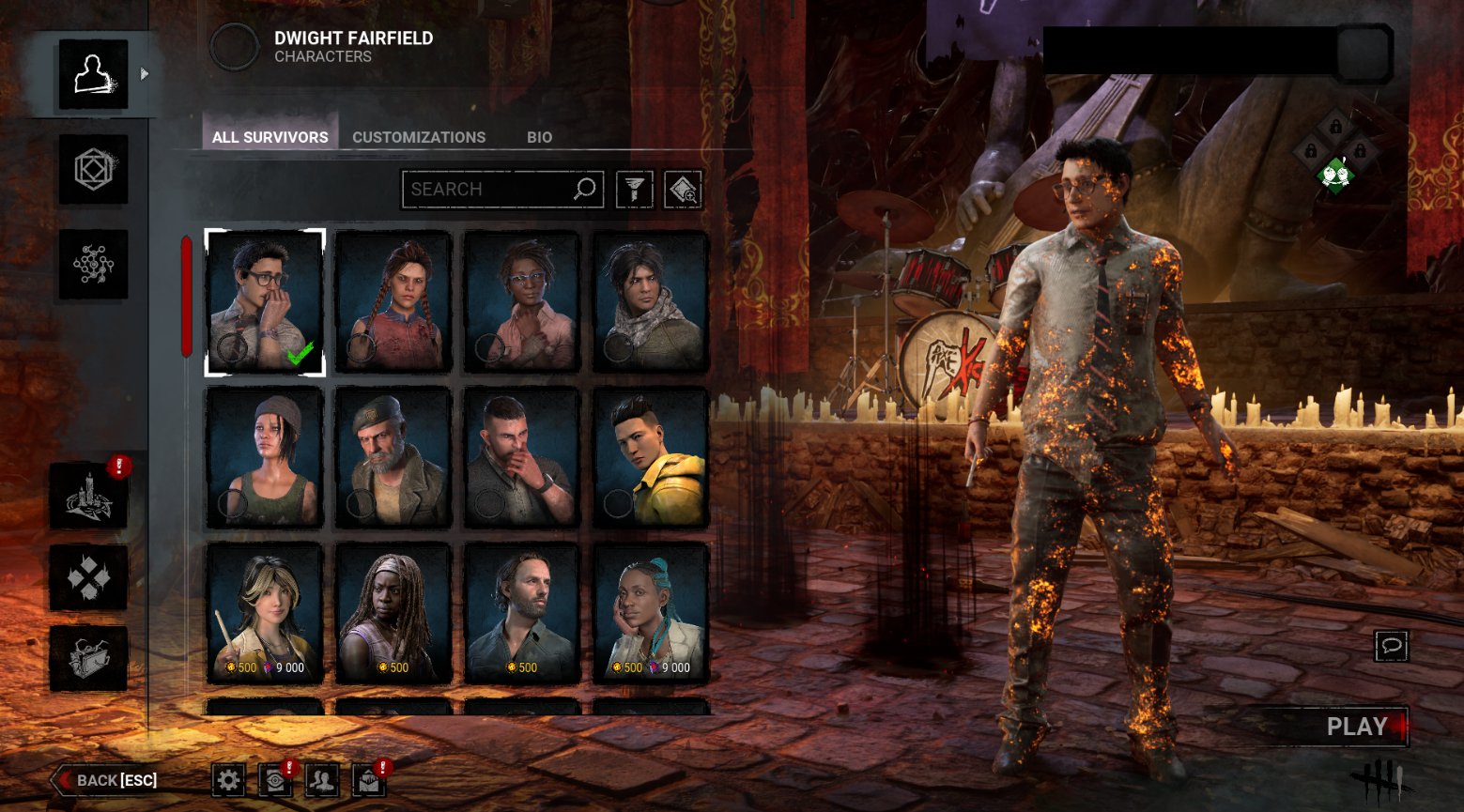Viewport: 1464px width, 812px height.
Task: Select the survivor with teal braided hair
Action: 651,611
